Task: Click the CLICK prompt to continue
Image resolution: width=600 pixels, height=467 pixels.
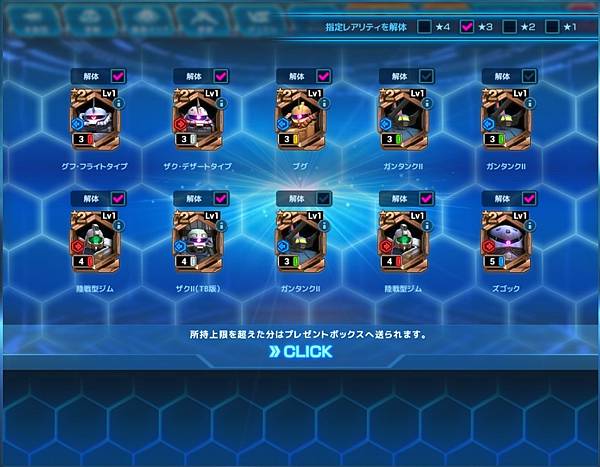Action: [300, 352]
